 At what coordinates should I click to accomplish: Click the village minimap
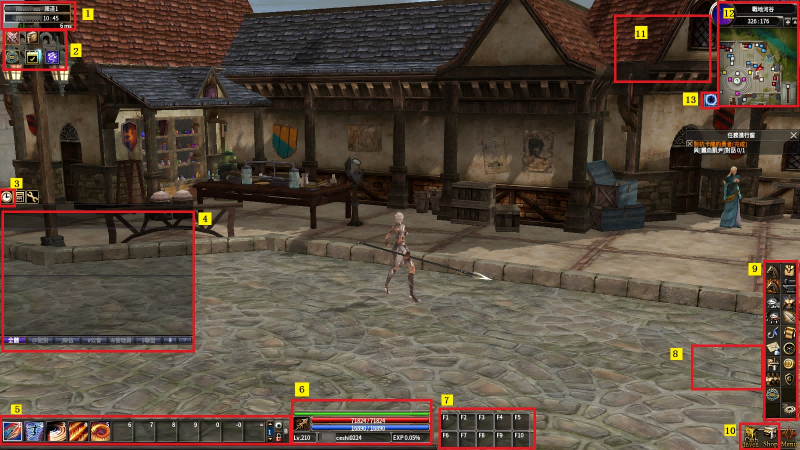(x=759, y=64)
